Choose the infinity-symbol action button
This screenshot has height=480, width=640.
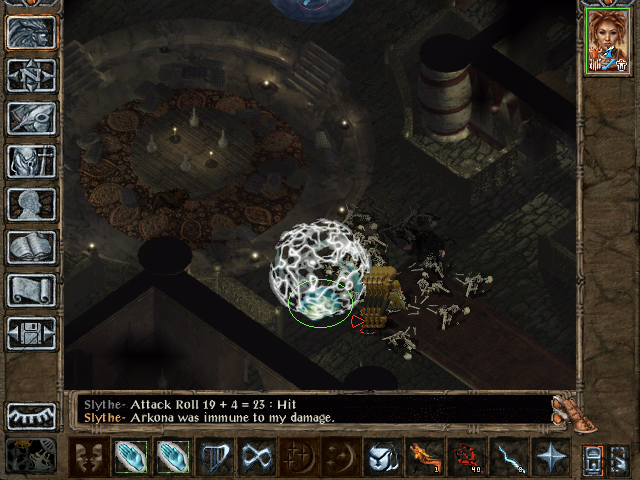coord(258,457)
